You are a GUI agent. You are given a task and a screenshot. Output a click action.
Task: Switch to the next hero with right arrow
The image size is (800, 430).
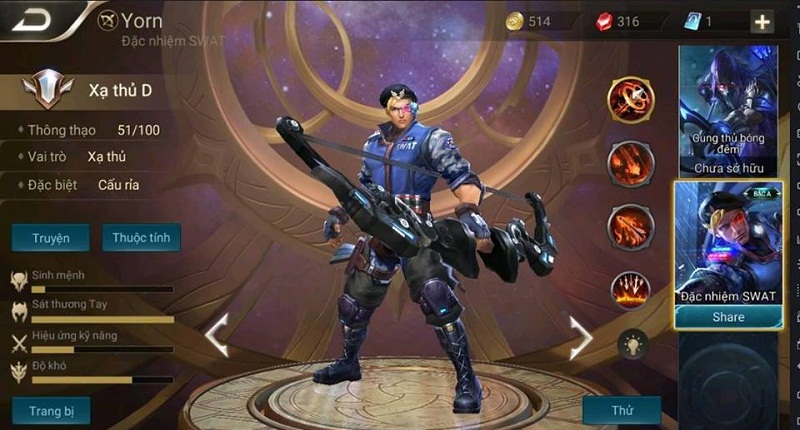581,337
